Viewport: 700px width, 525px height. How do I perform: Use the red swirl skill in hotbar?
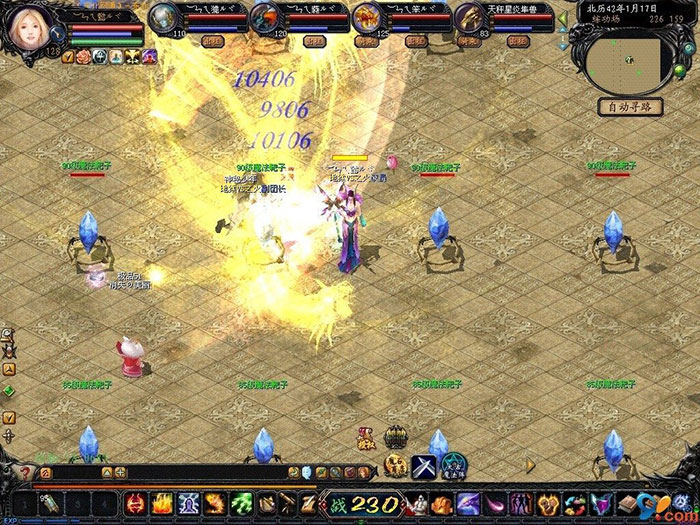click(x=135, y=503)
